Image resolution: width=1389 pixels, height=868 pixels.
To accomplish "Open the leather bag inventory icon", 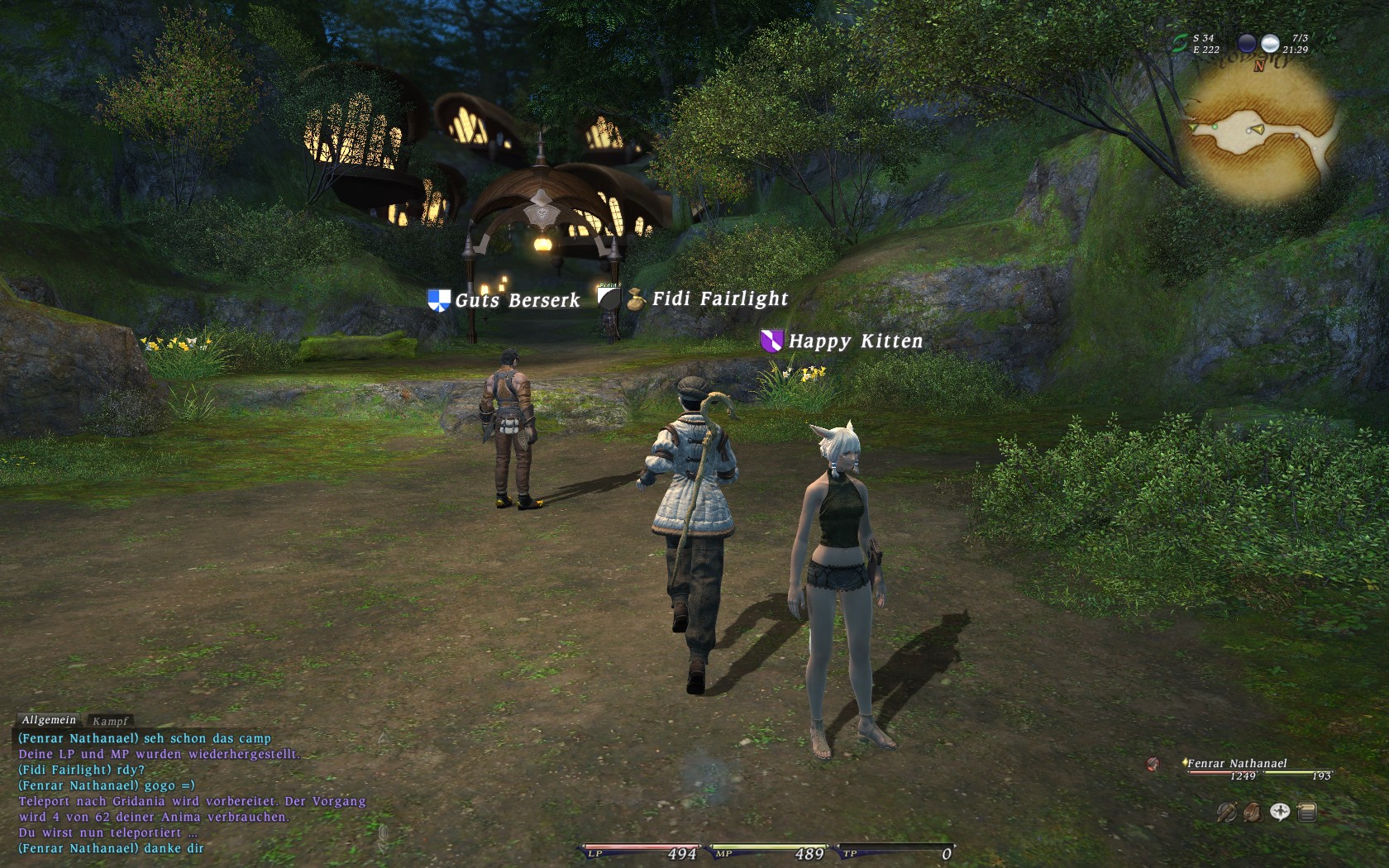I will pos(1253,813).
